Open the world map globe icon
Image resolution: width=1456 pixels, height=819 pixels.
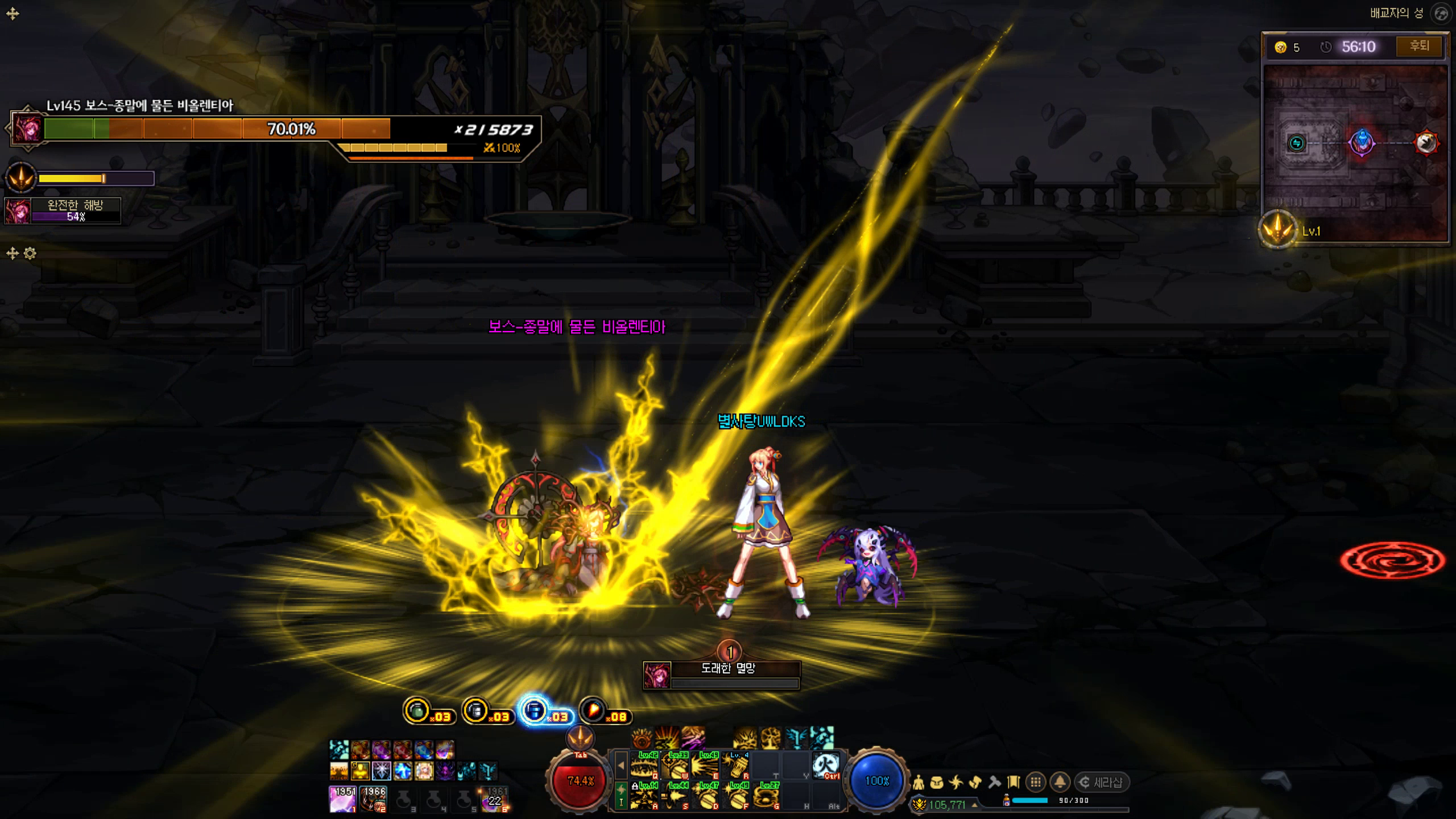[x=1441, y=14]
